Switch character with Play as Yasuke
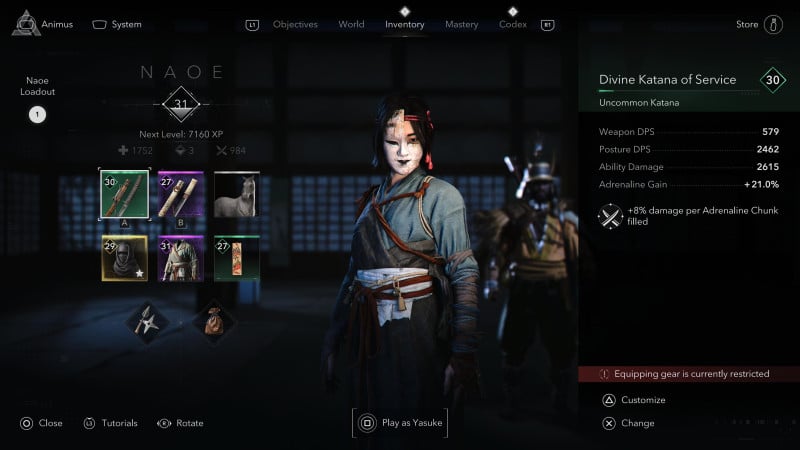 click(400, 423)
